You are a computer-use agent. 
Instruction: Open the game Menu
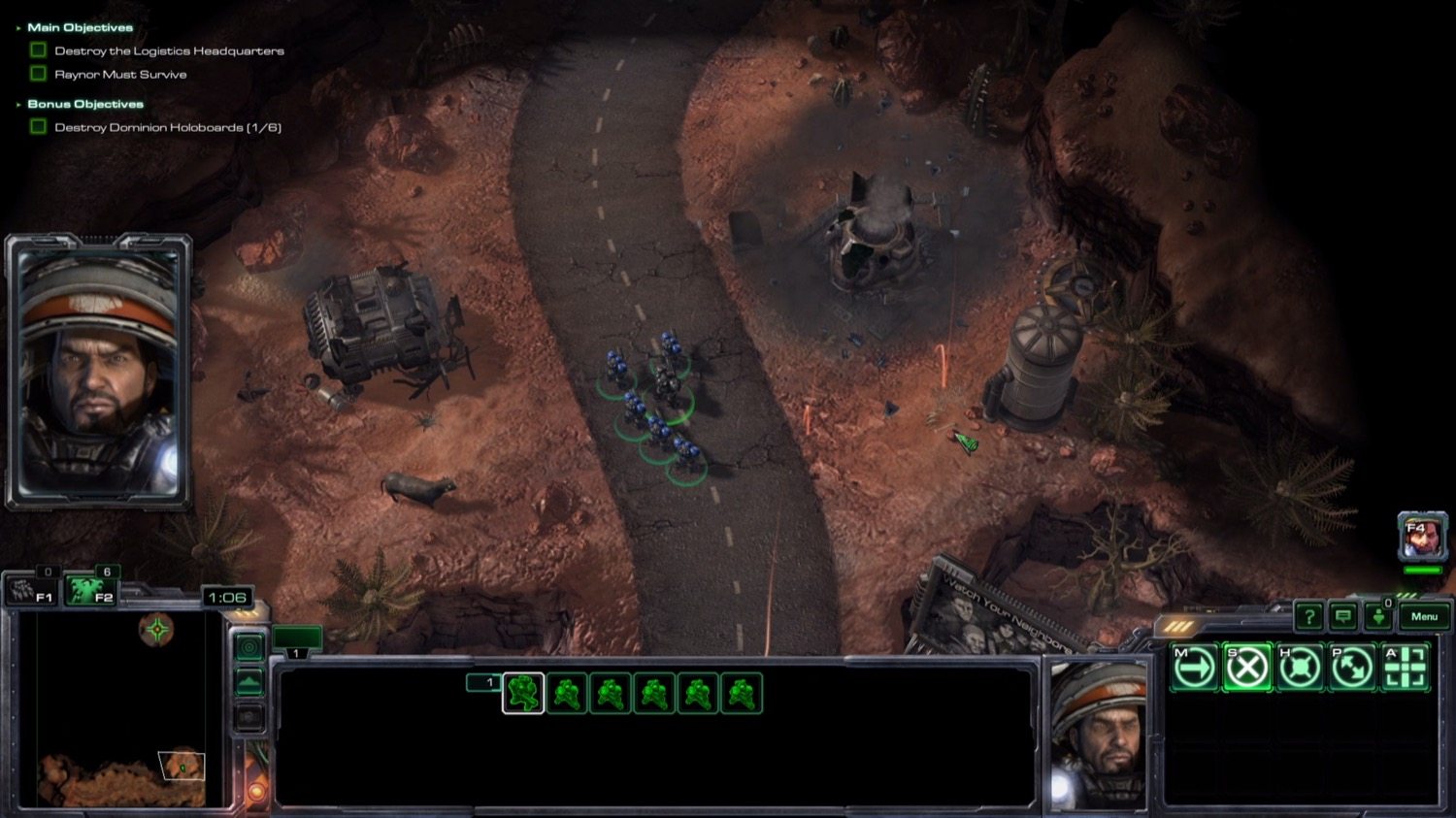point(1424,616)
